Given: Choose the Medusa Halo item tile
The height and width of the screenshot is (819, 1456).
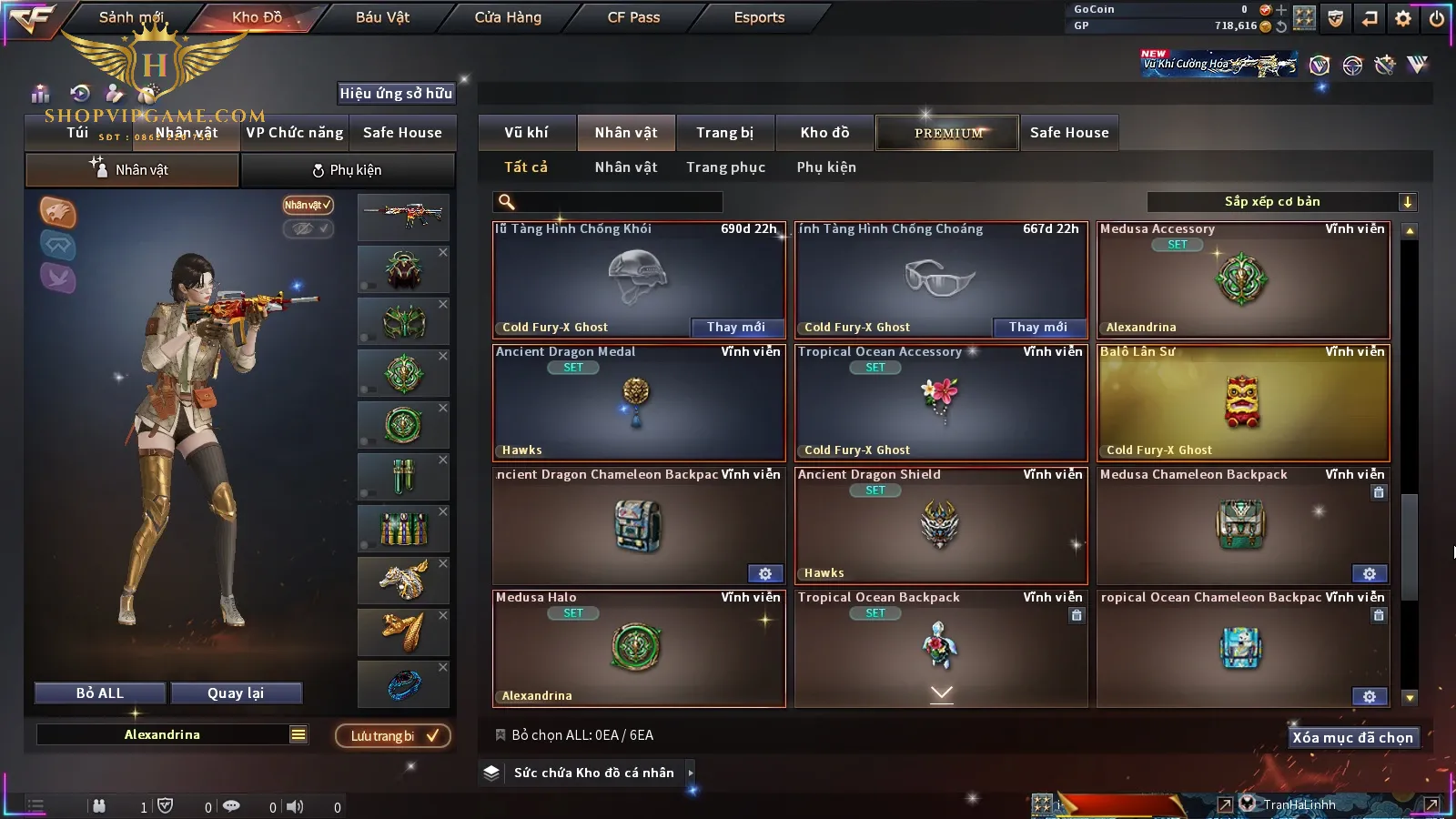Looking at the screenshot, I should [639, 648].
